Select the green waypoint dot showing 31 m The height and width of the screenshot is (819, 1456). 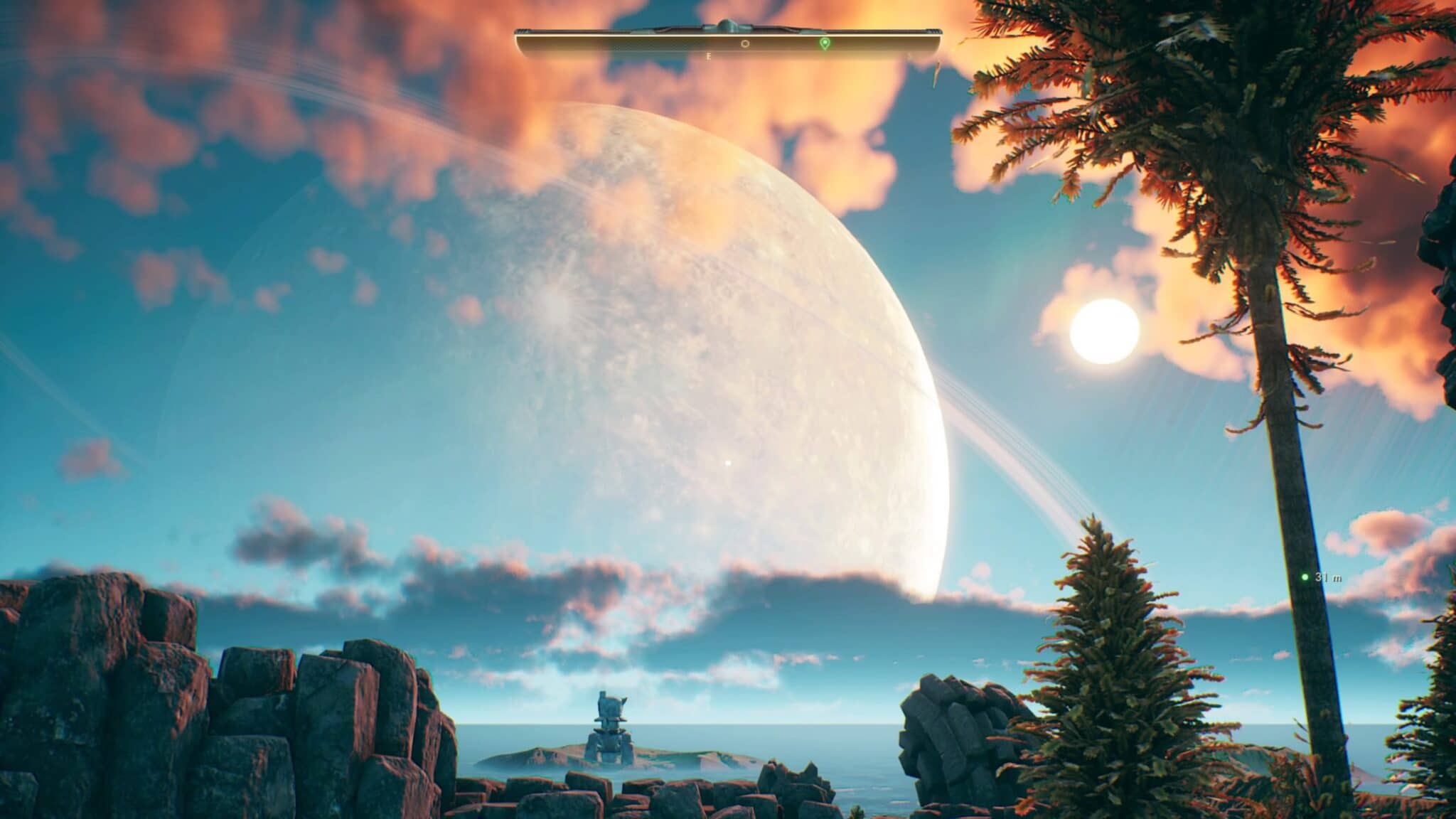pyautogui.click(x=1305, y=577)
